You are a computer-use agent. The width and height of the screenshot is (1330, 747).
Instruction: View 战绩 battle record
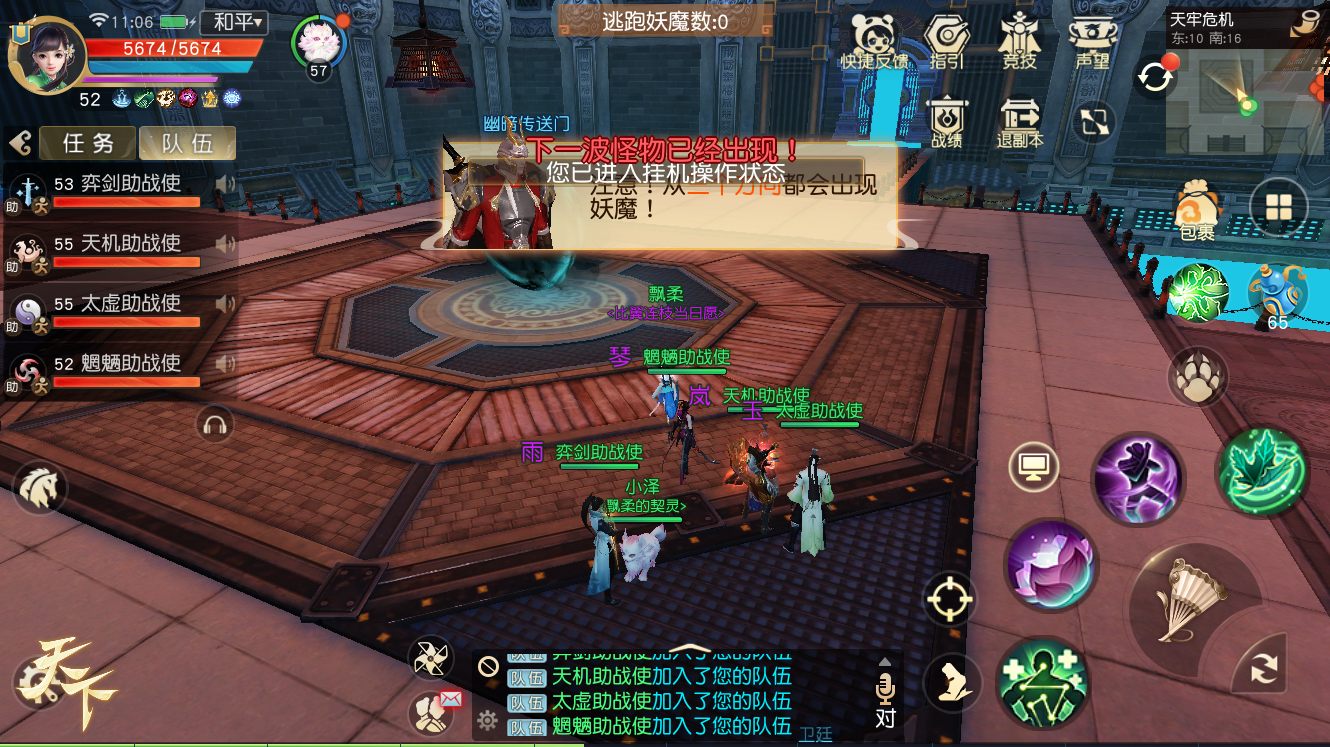(x=946, y=122)
